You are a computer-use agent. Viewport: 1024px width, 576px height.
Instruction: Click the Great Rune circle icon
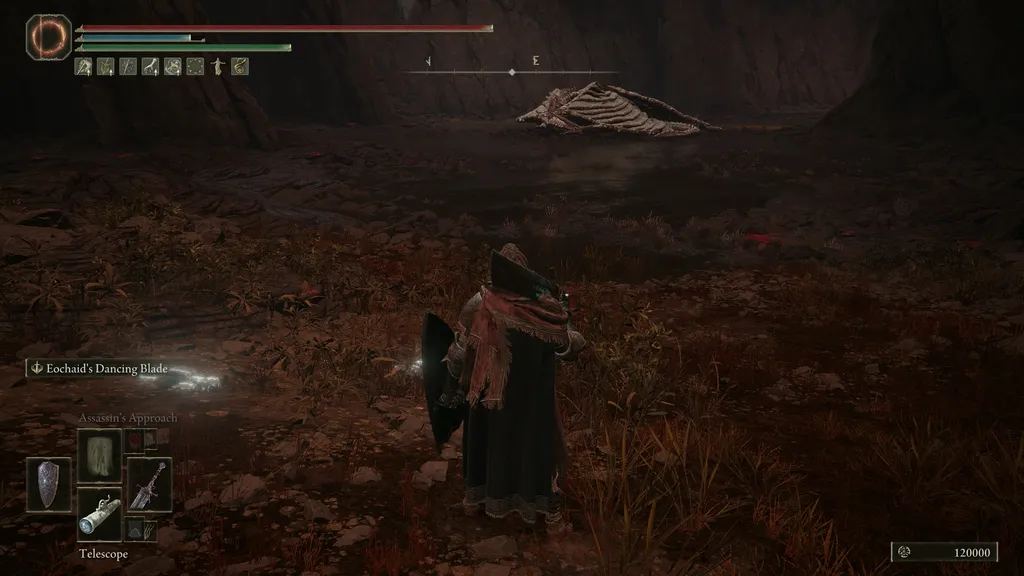pos(44,35)
